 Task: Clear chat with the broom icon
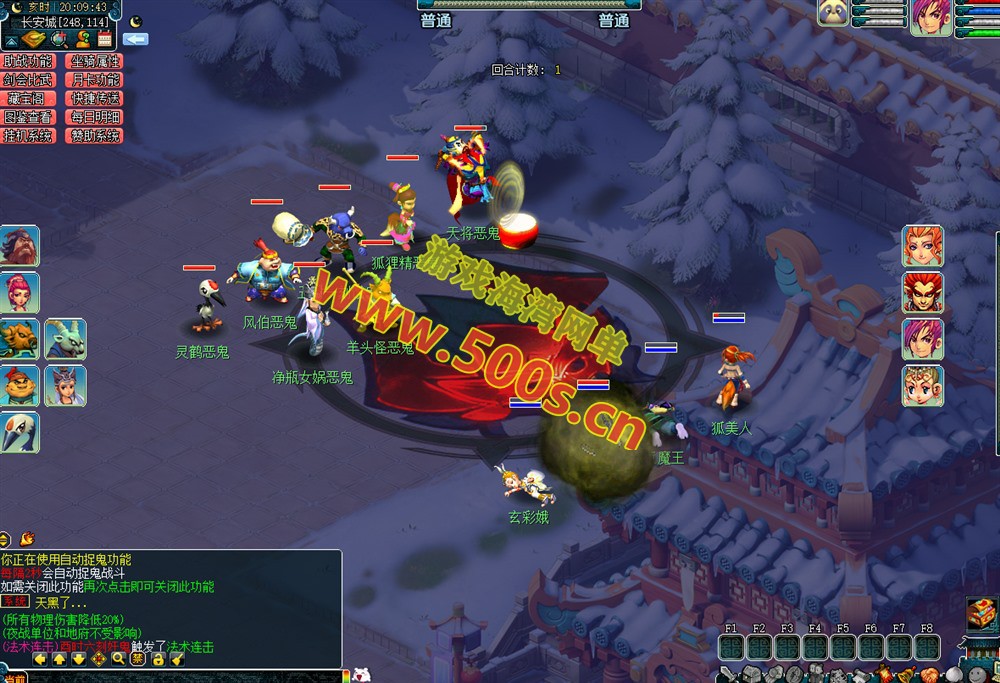pyautogui.click(x=176, y=659)
